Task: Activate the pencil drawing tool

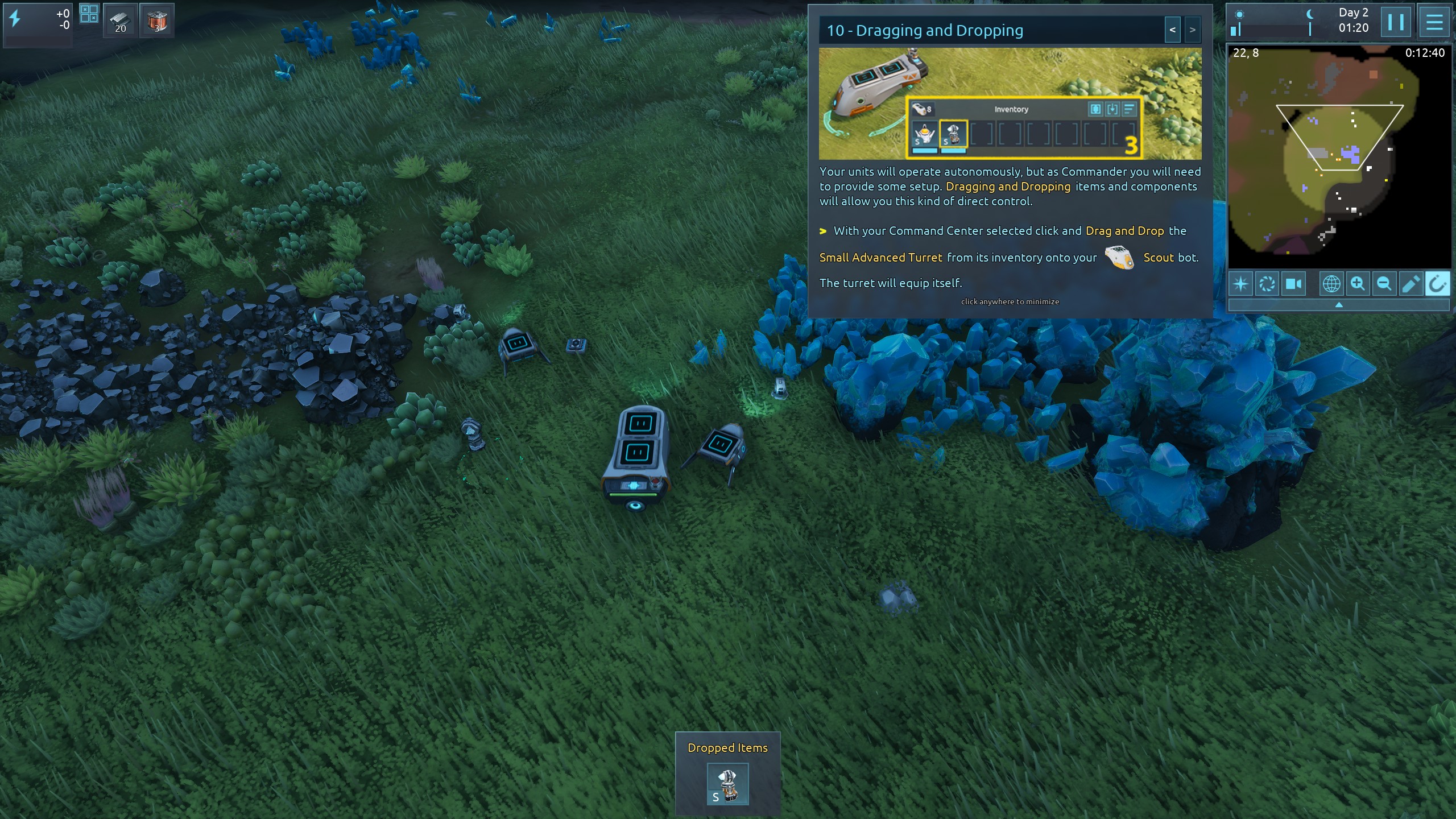Action: click(x=1410, y=284)
